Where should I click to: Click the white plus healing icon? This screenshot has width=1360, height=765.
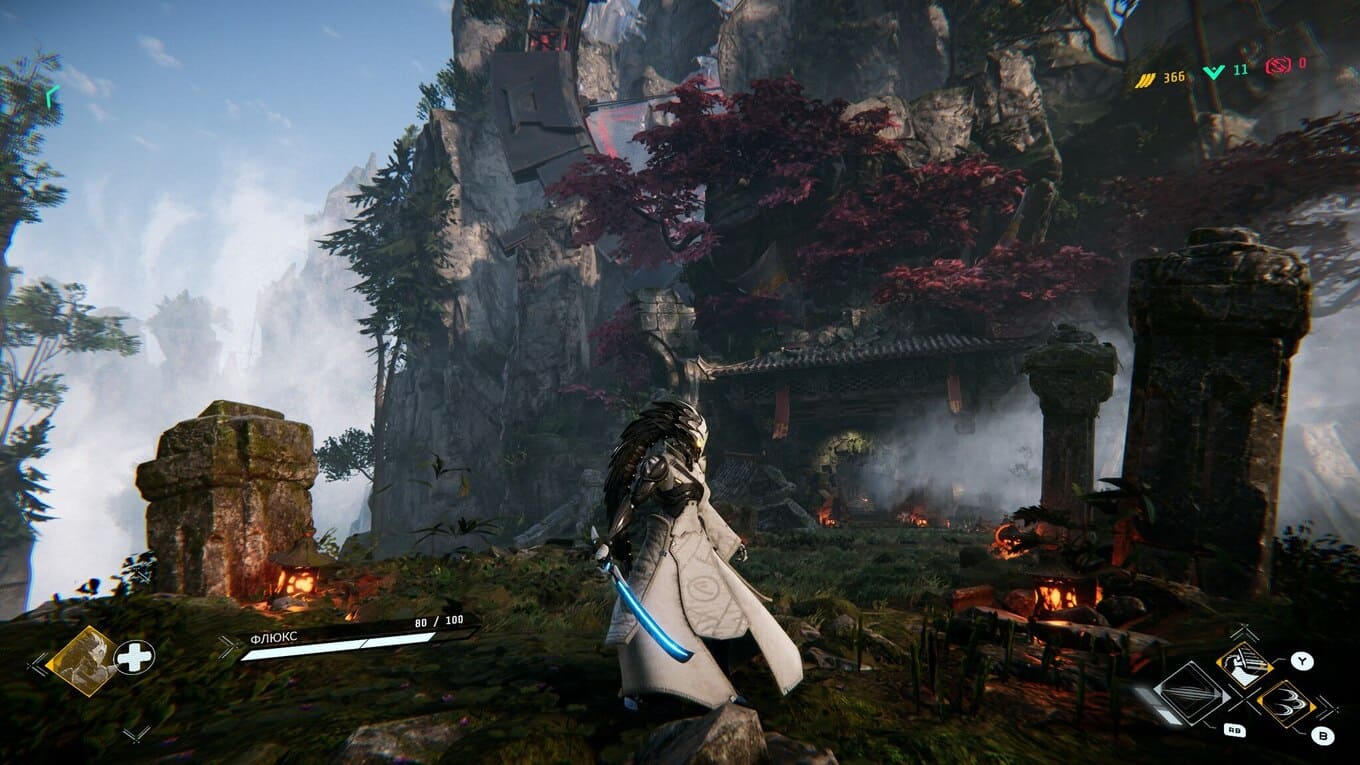[x=134, y=657]
